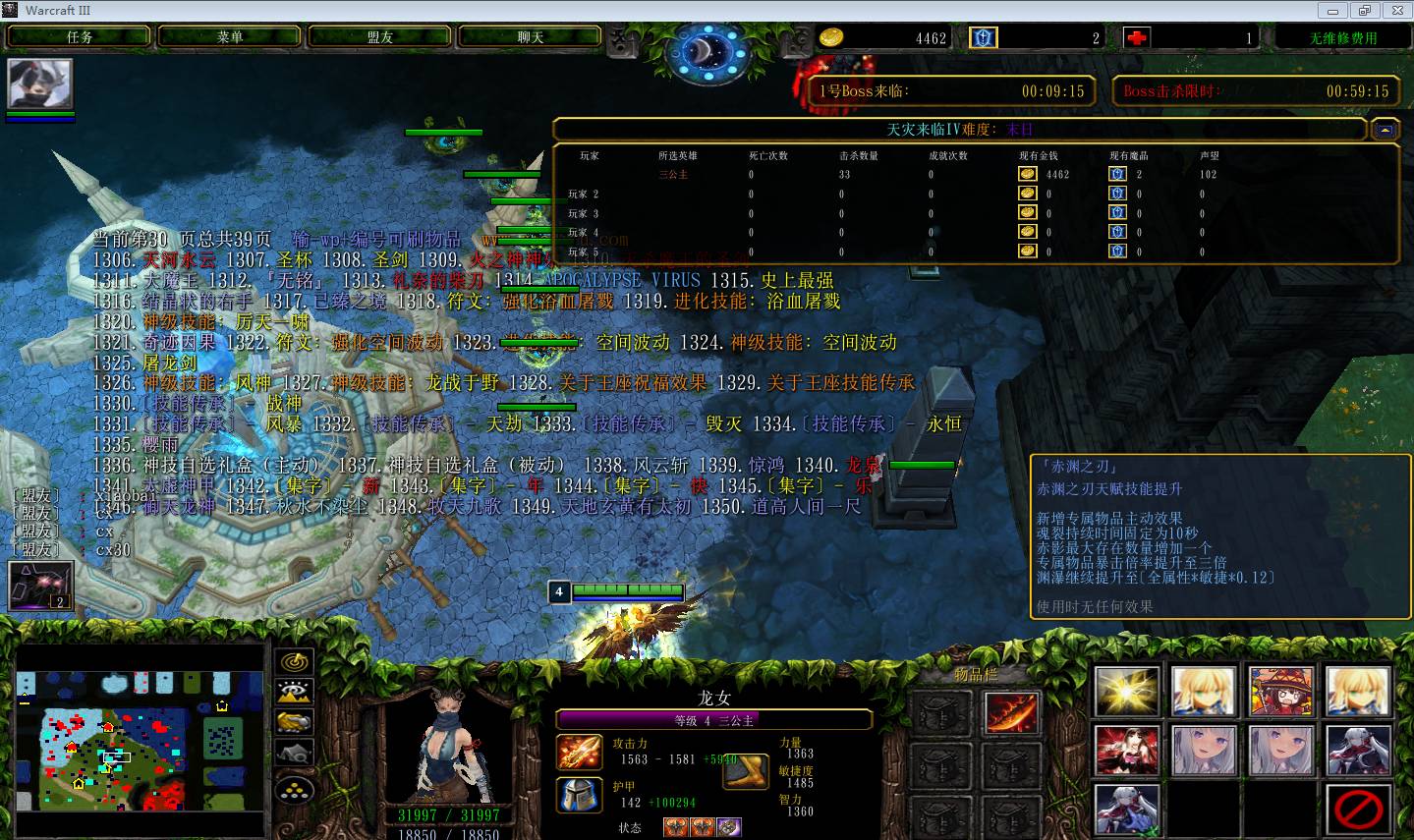This screenshot has width=1414, height=840.
Task: Collapse the 天灾来临 scoreboard with the arrow button
Action: [1385, 129]
